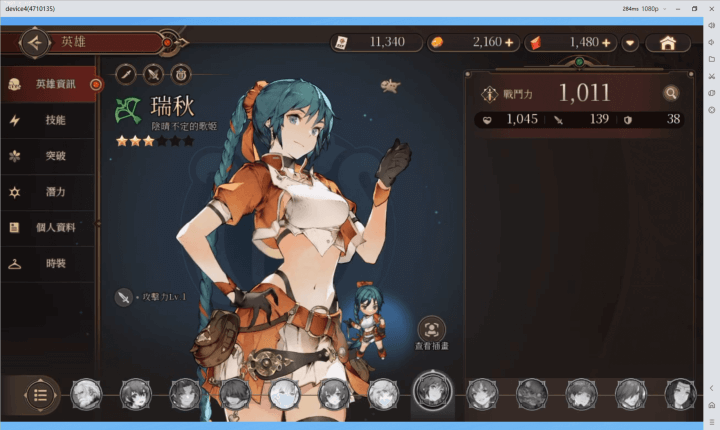Select the white-haired hero portrait in the roster
720x430 pixels.
284,393
